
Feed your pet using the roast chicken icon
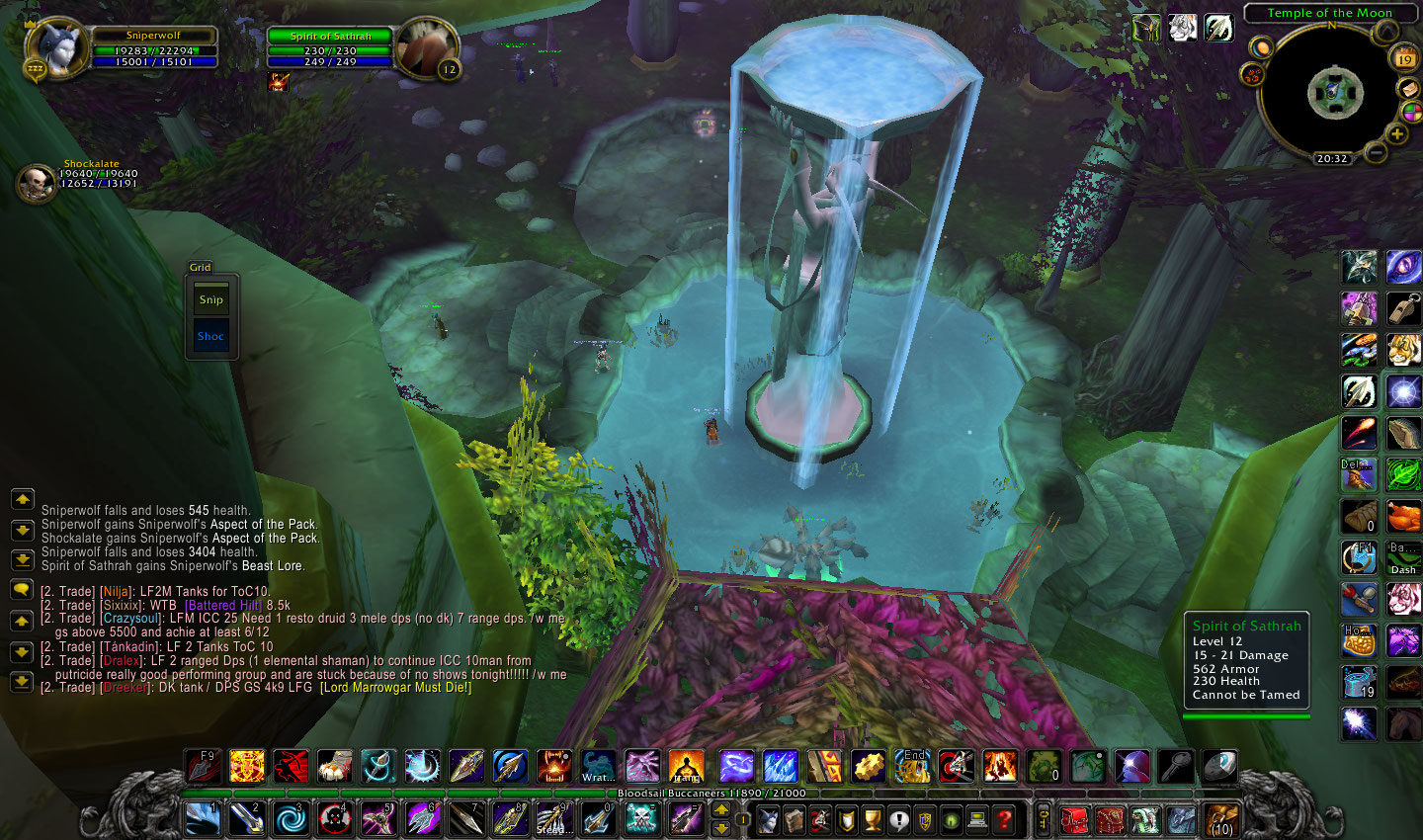[x=1402, y=516]
